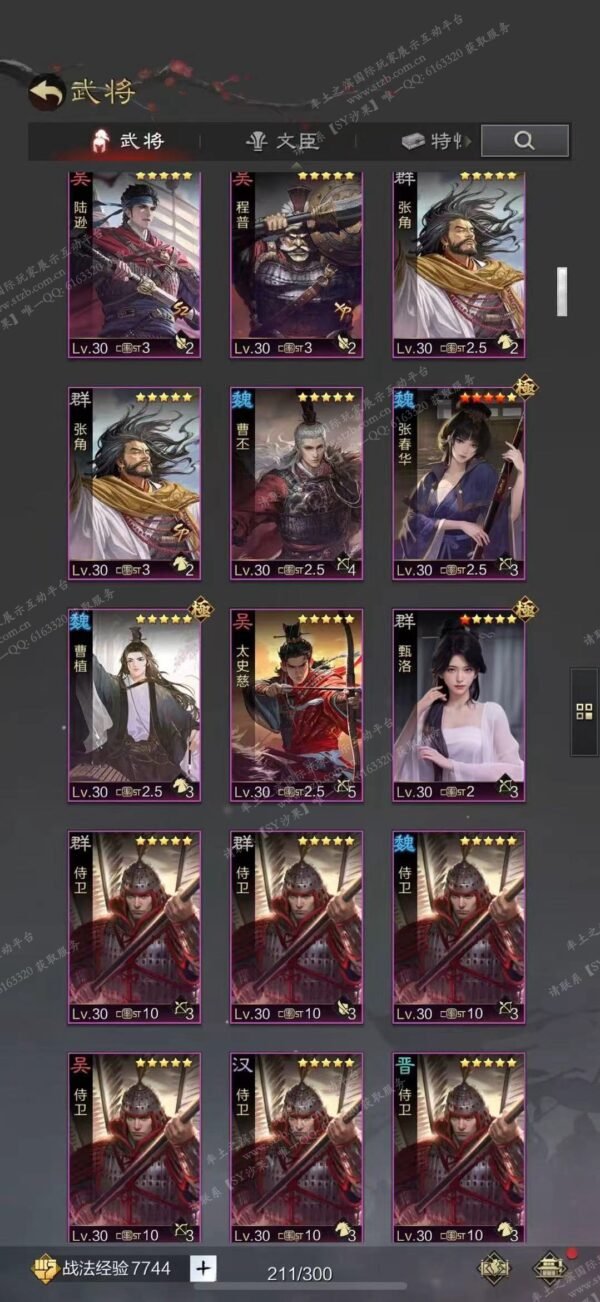Pick the 晋 faction 侍卫 card
600x1302 pixels.
[x=458, y=1150]
